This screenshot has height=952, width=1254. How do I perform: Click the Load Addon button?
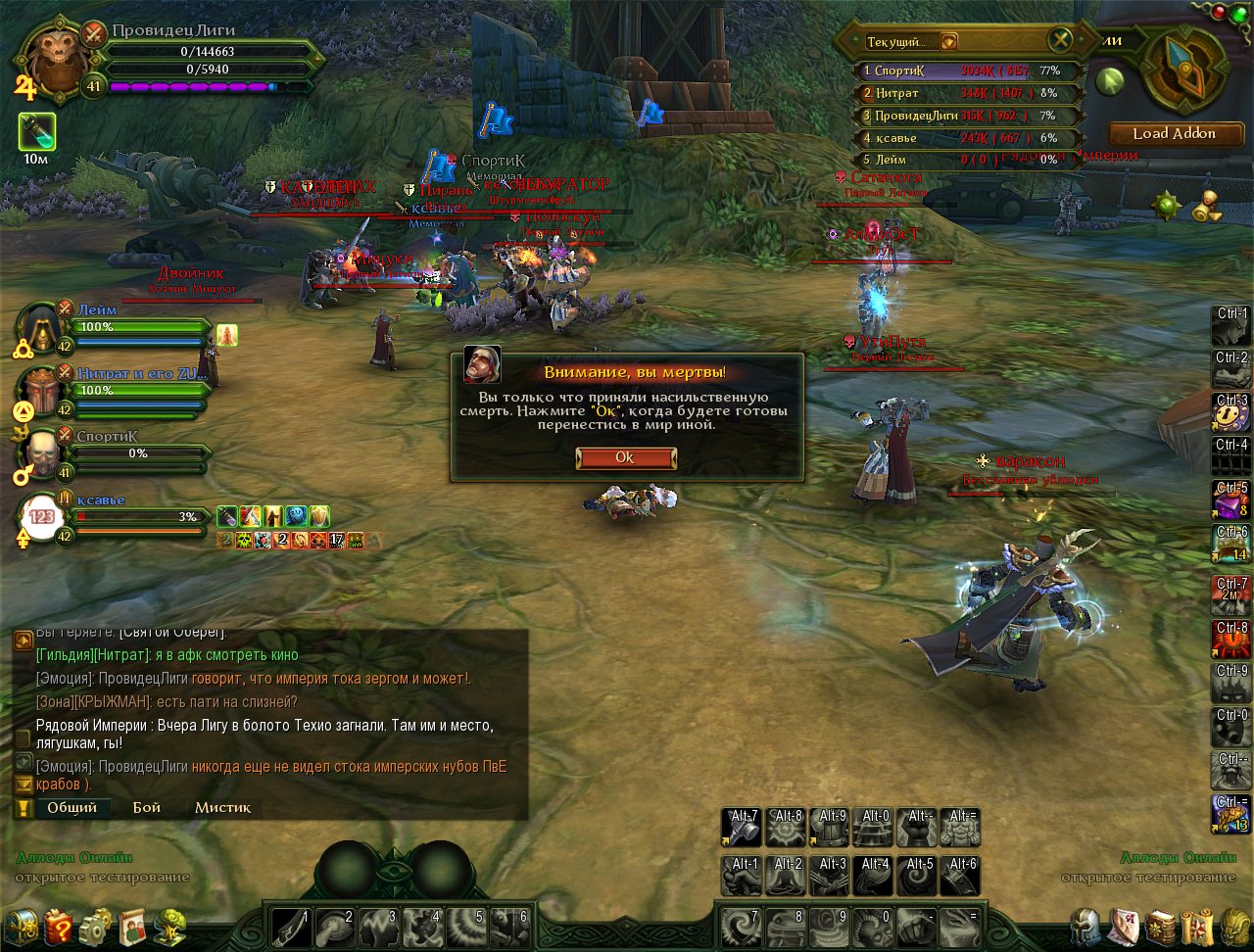click(1174, 133)
